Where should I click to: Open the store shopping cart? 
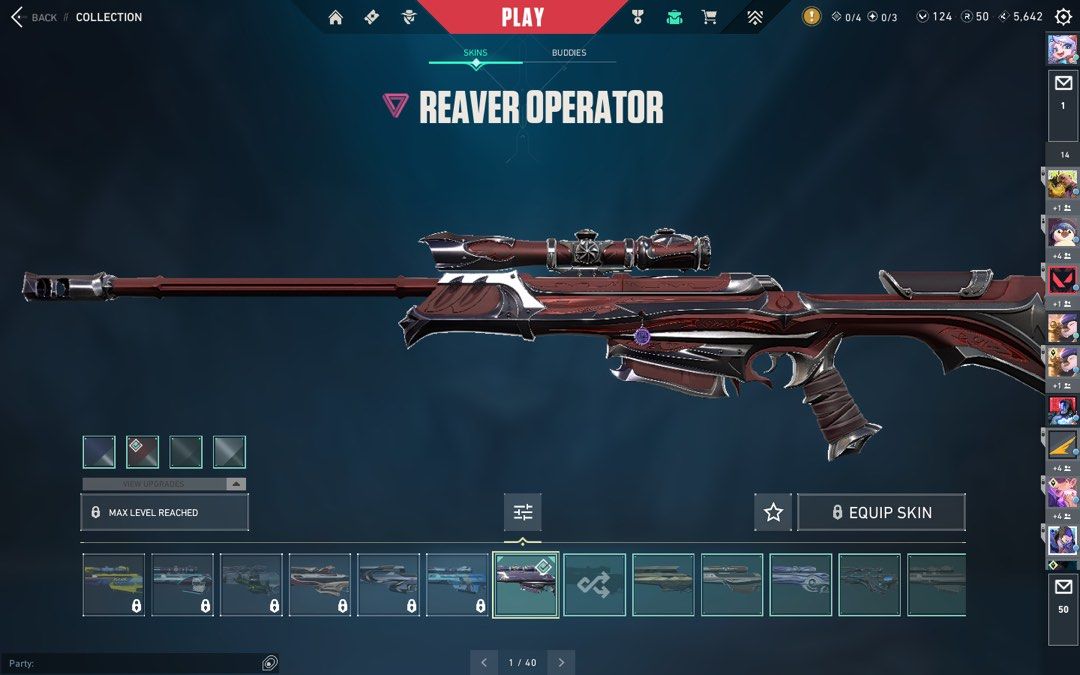tap(709, 17)
